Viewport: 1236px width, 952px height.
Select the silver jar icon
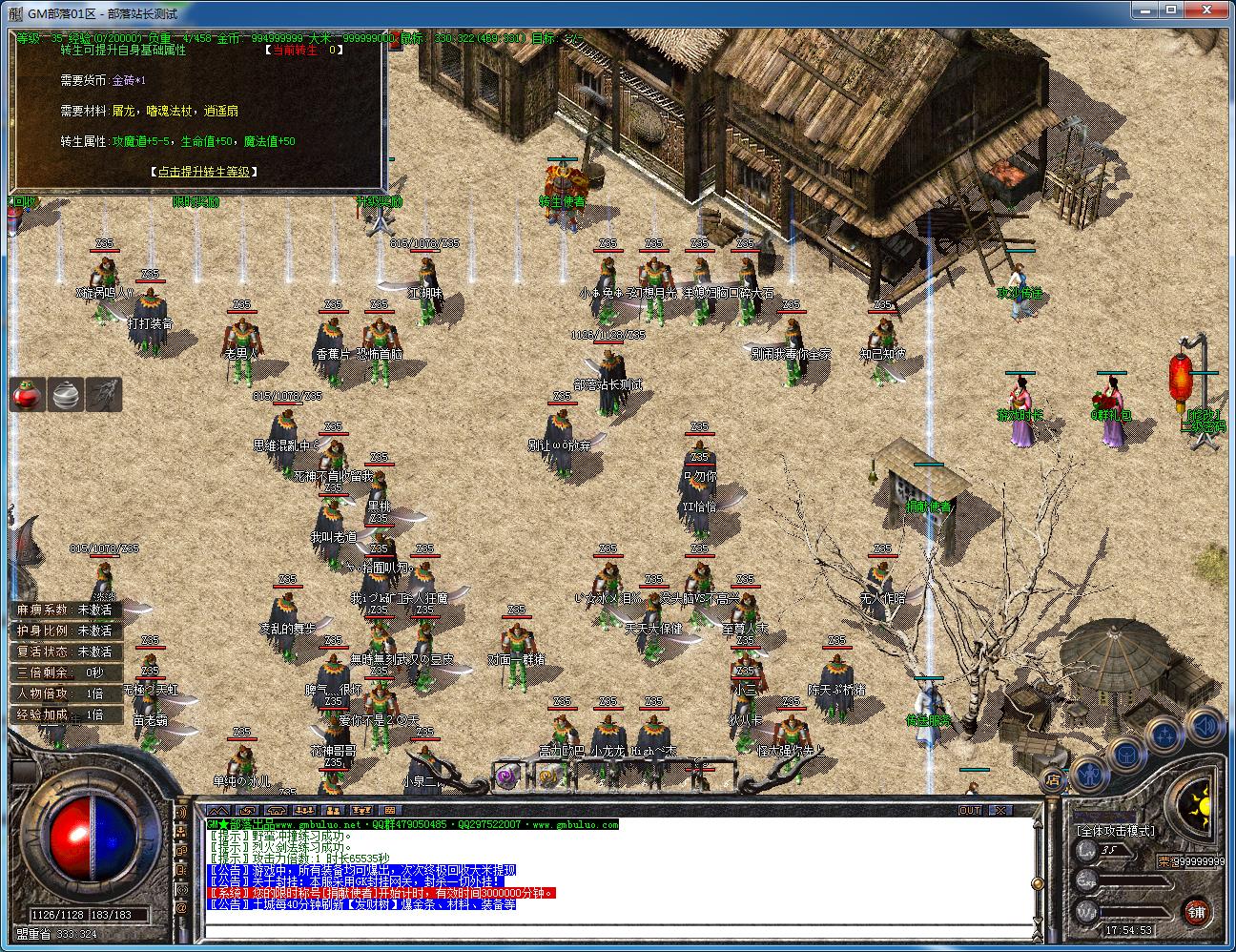click(x=65, y=395)
